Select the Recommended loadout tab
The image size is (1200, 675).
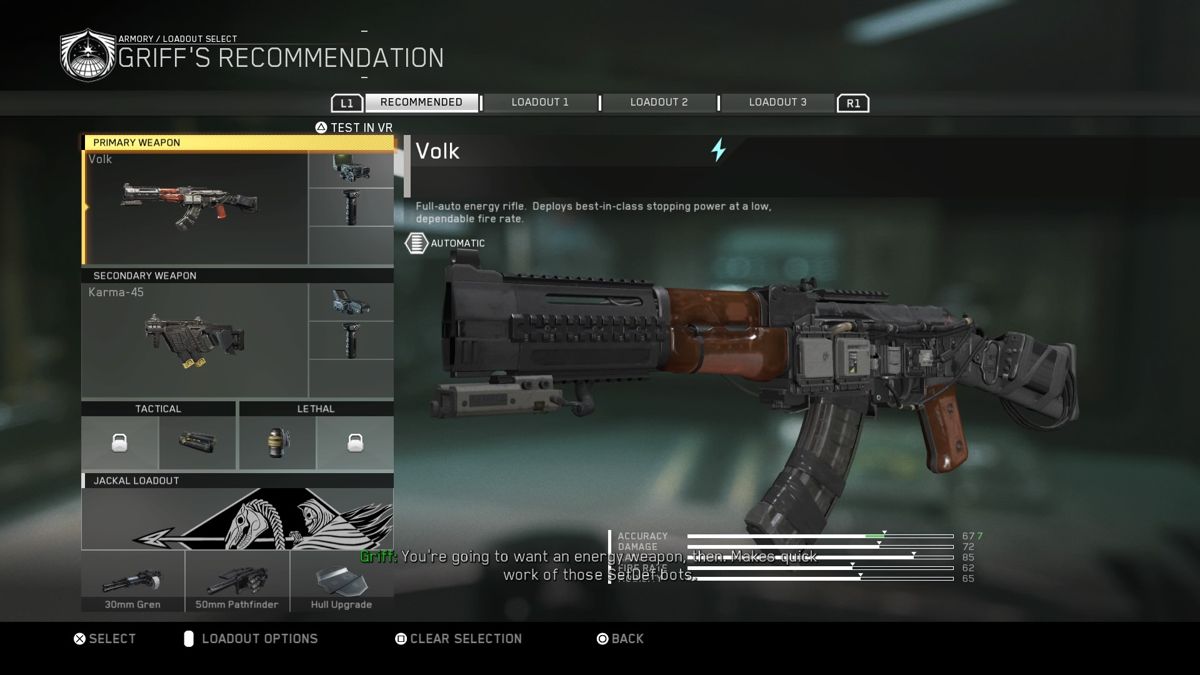pos(421,102)
